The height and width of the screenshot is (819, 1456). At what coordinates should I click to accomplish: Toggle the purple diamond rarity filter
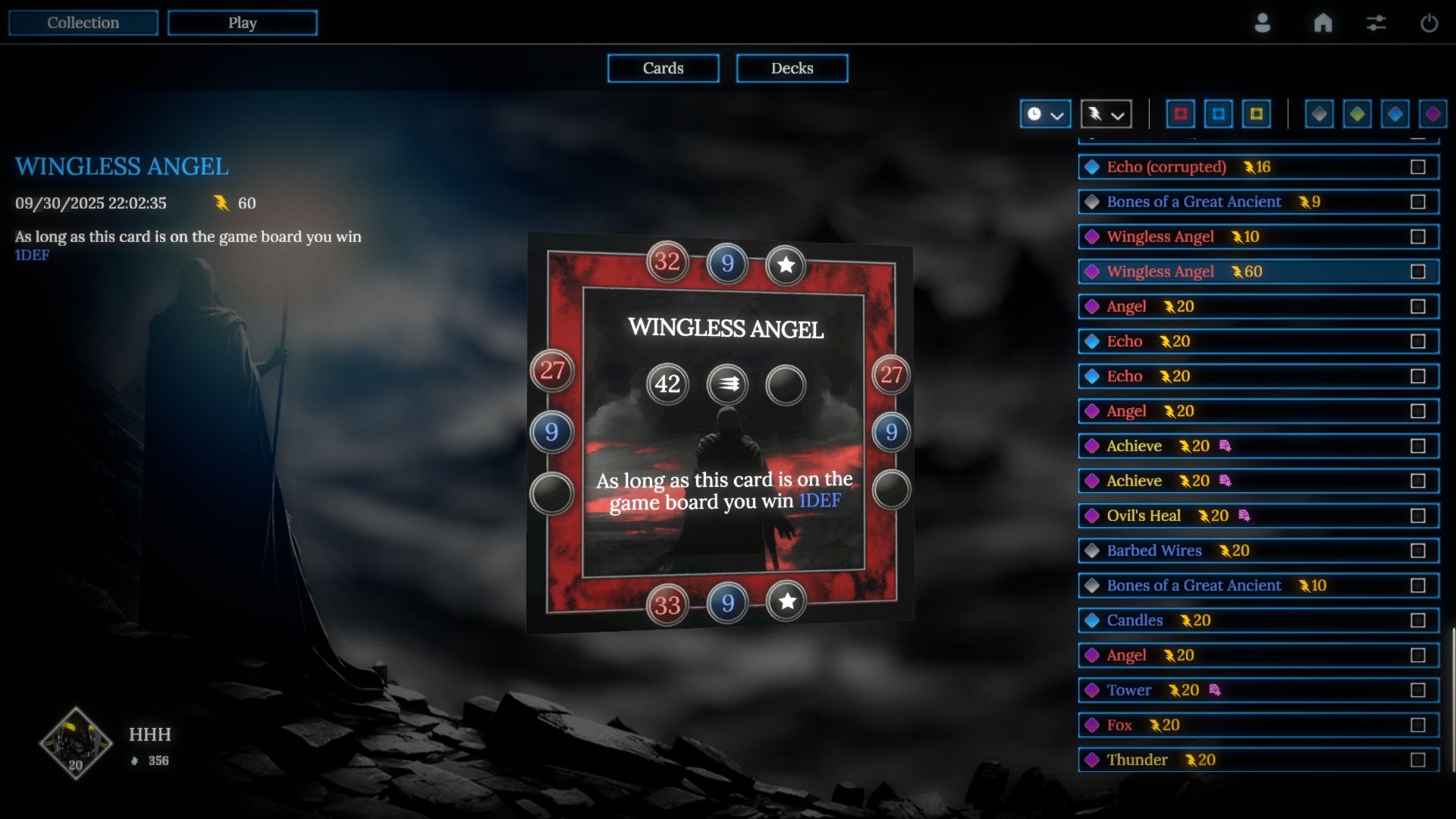tap(1432, 115)
